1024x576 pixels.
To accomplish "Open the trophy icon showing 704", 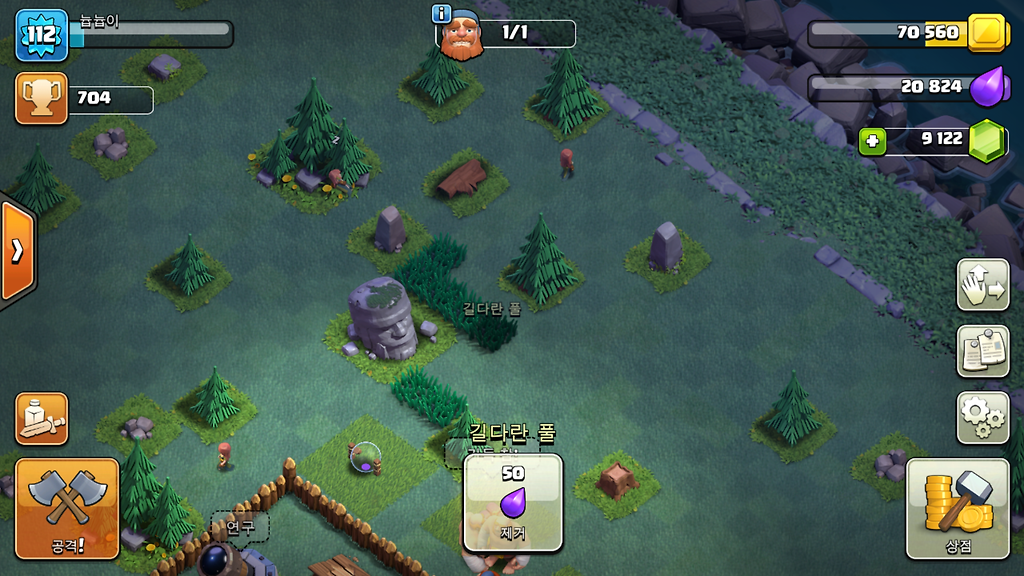I will 42,98.
